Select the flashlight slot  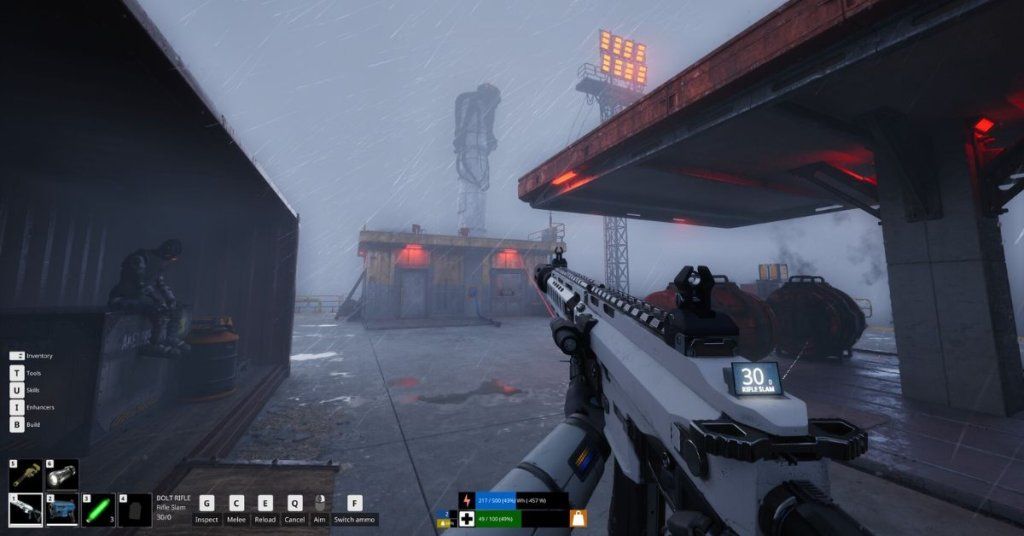coord(62,475)
